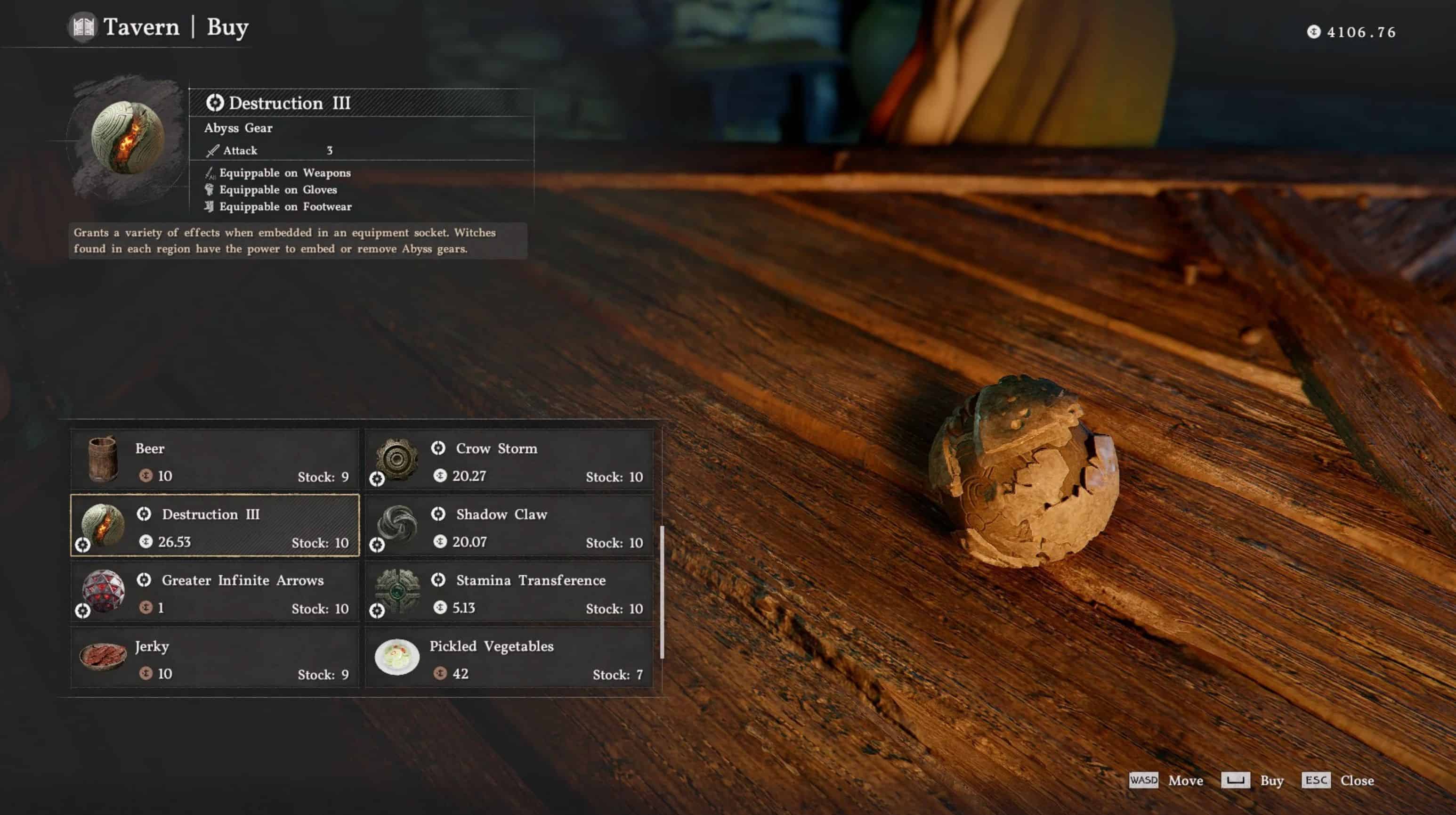
Task: Select Stamina Transference abyss gear
Action: (509, 592)
